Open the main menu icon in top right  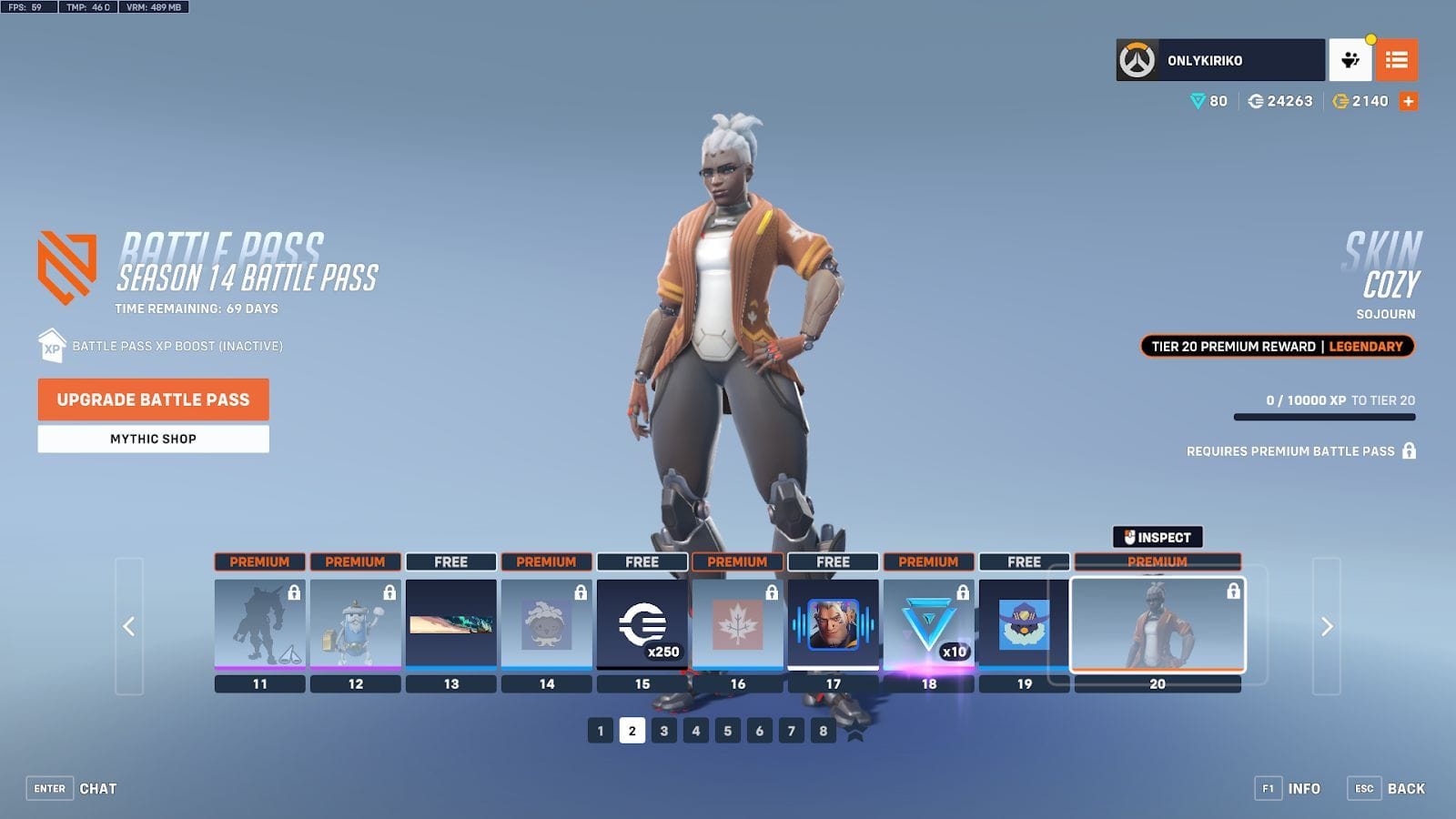[1398, 61]
